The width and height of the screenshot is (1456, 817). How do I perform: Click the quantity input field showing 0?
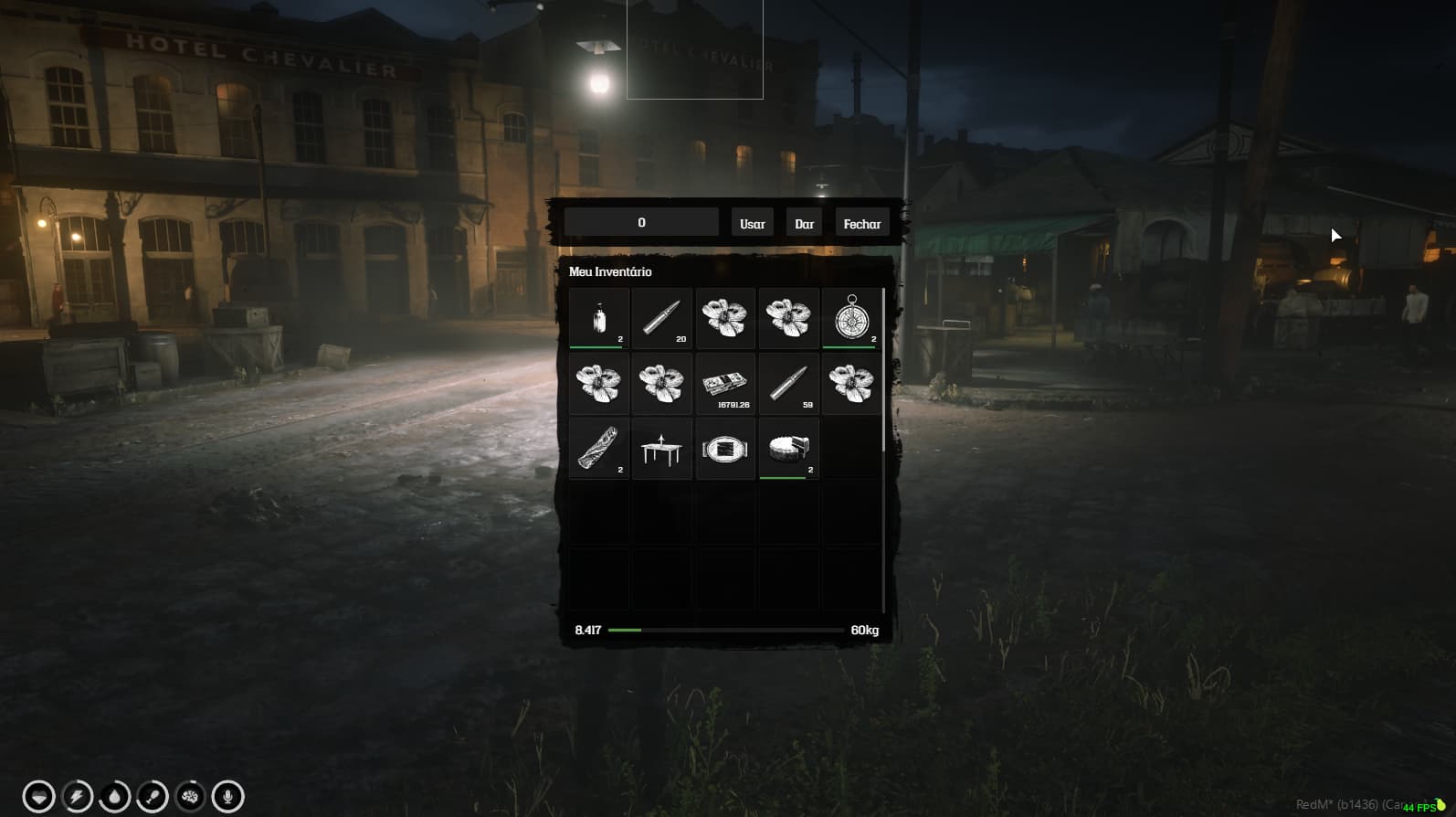(x=641, y=221)
